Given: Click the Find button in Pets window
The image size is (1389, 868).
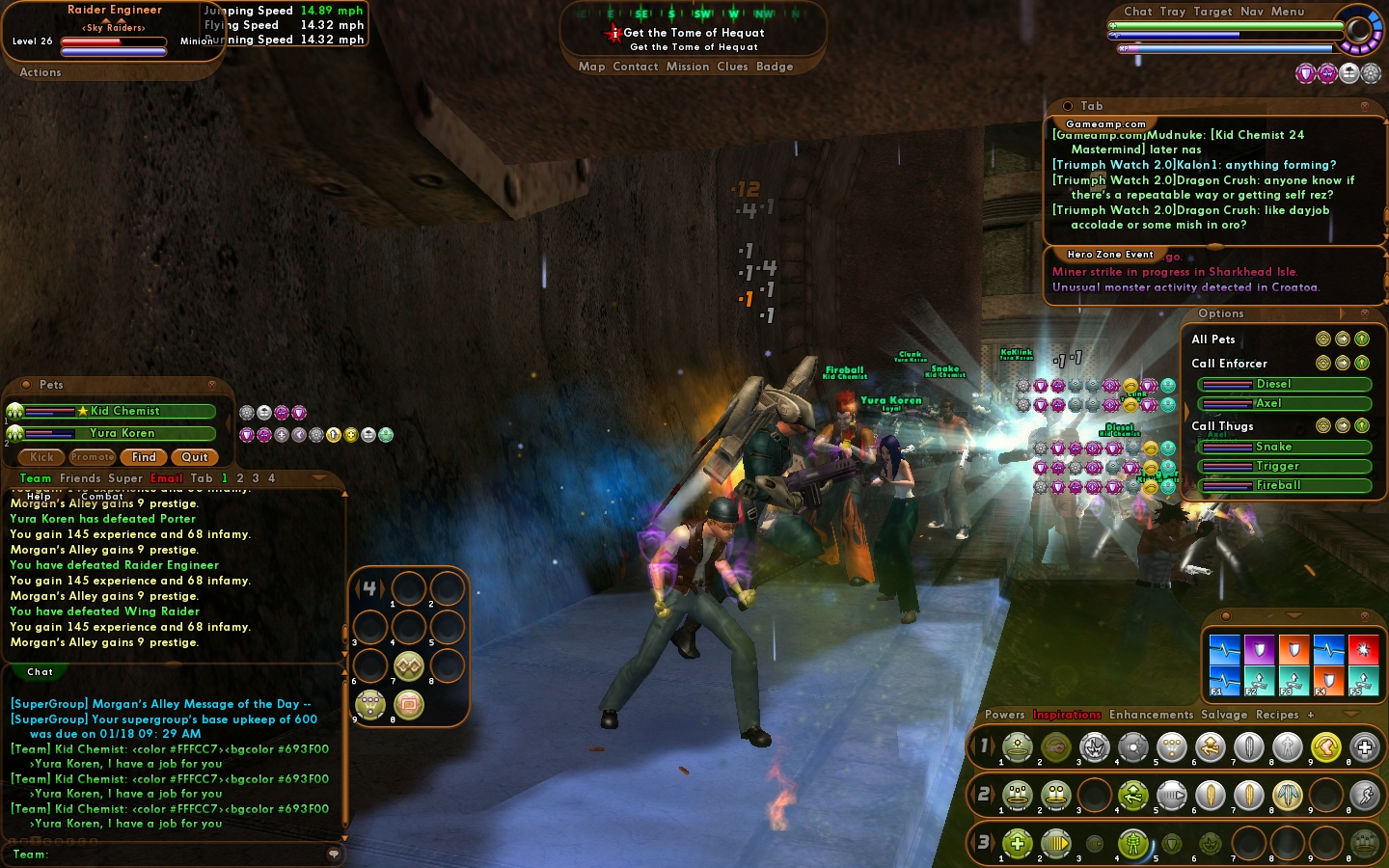Looking at the screenshot, I should [x=144, y=457].
